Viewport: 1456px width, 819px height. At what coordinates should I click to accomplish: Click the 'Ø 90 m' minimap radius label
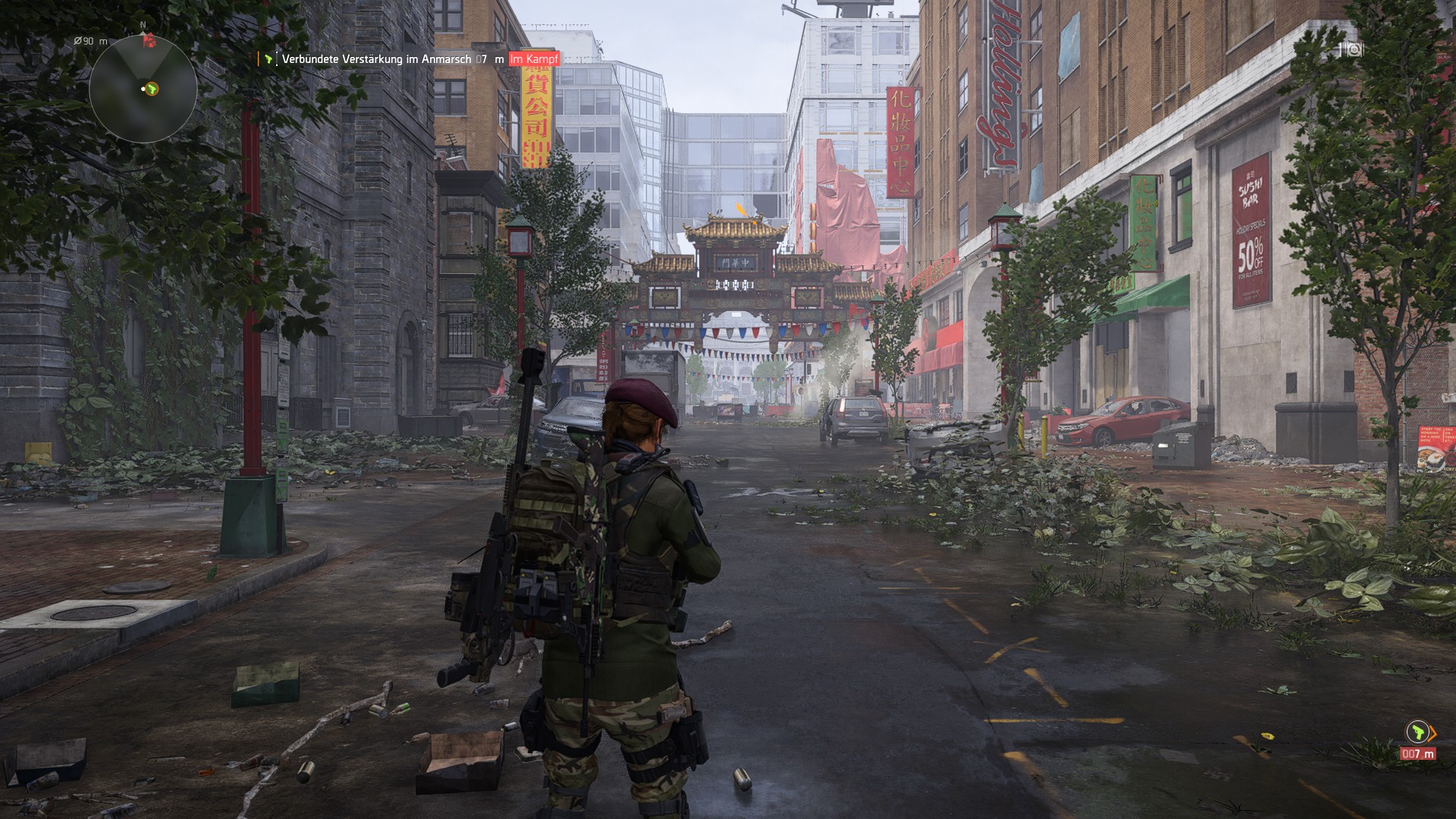tap(90, 42)
